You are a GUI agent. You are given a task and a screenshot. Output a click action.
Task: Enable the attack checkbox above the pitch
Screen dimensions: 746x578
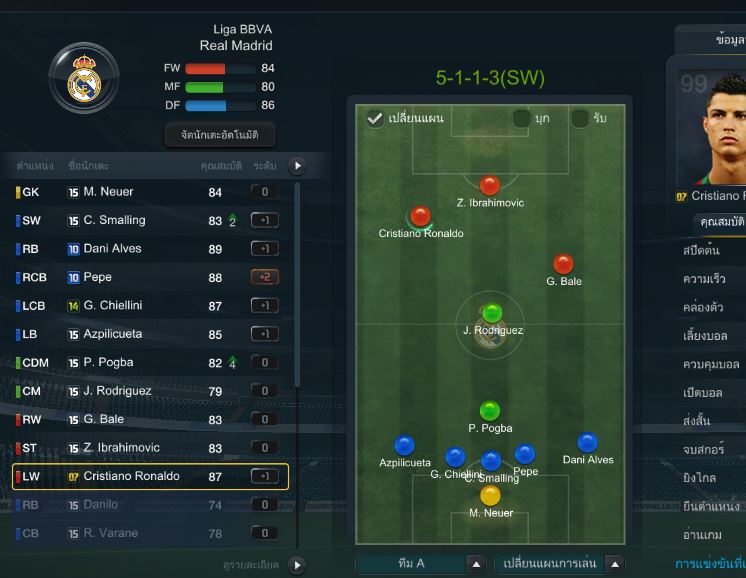(x=521, y=119)
